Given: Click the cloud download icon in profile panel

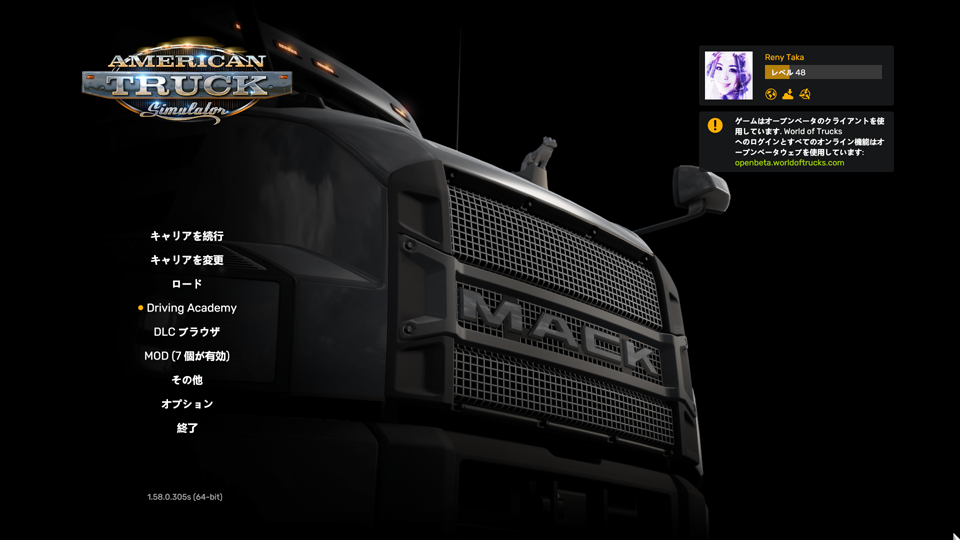Looking at the screenshot, I should 788,94.
